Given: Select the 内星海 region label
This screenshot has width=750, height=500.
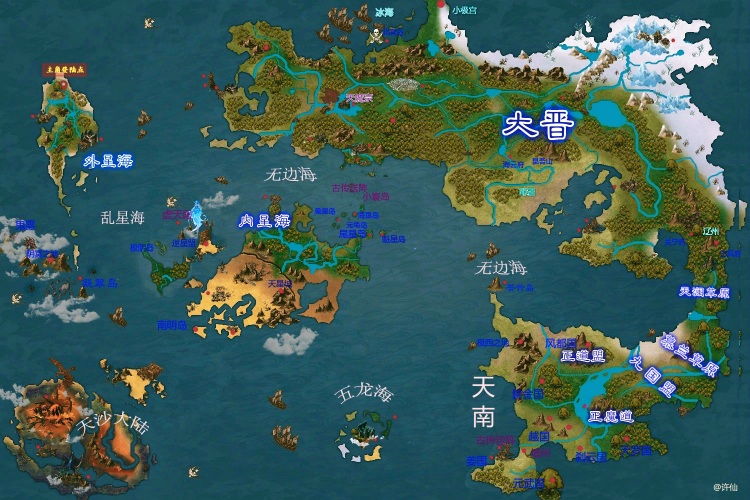Looking at the screenshot, I should point(264,221).
